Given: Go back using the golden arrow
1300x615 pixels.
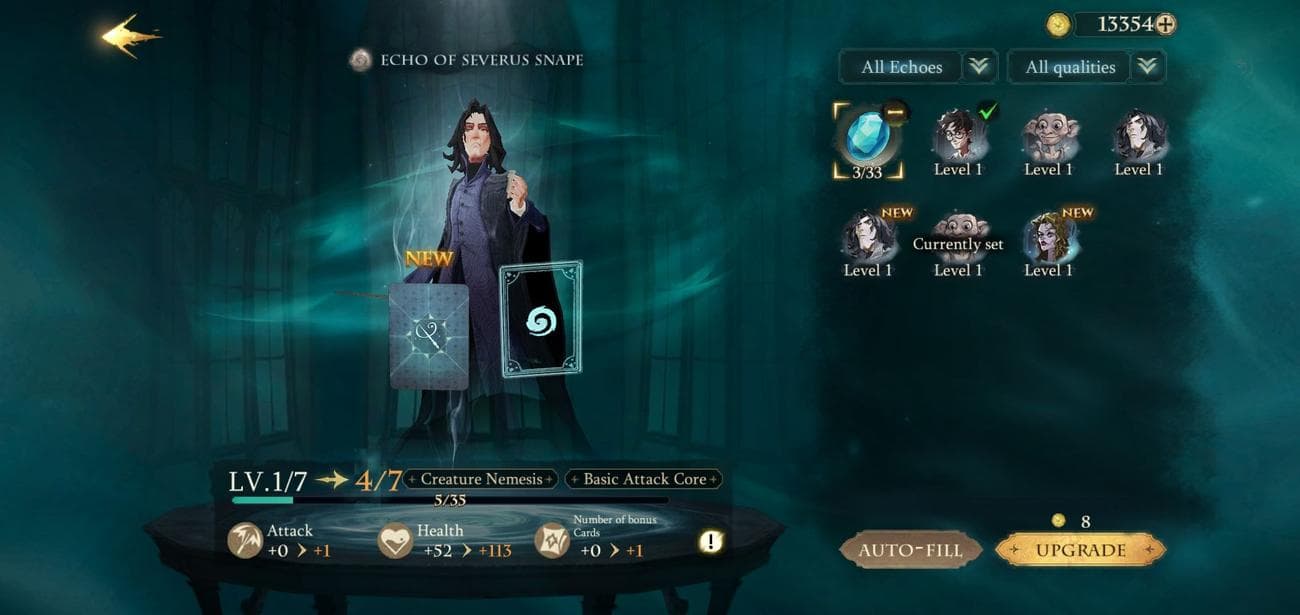Looking at the screenshot, I should click(x=130, y=36).
